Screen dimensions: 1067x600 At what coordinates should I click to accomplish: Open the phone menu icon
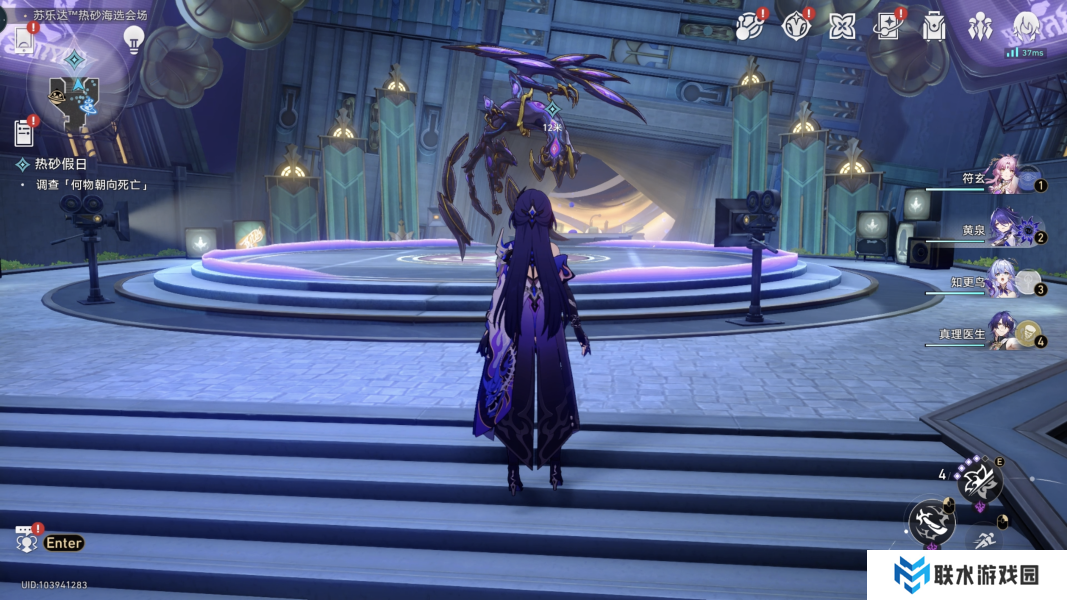[x=24, y=39]
